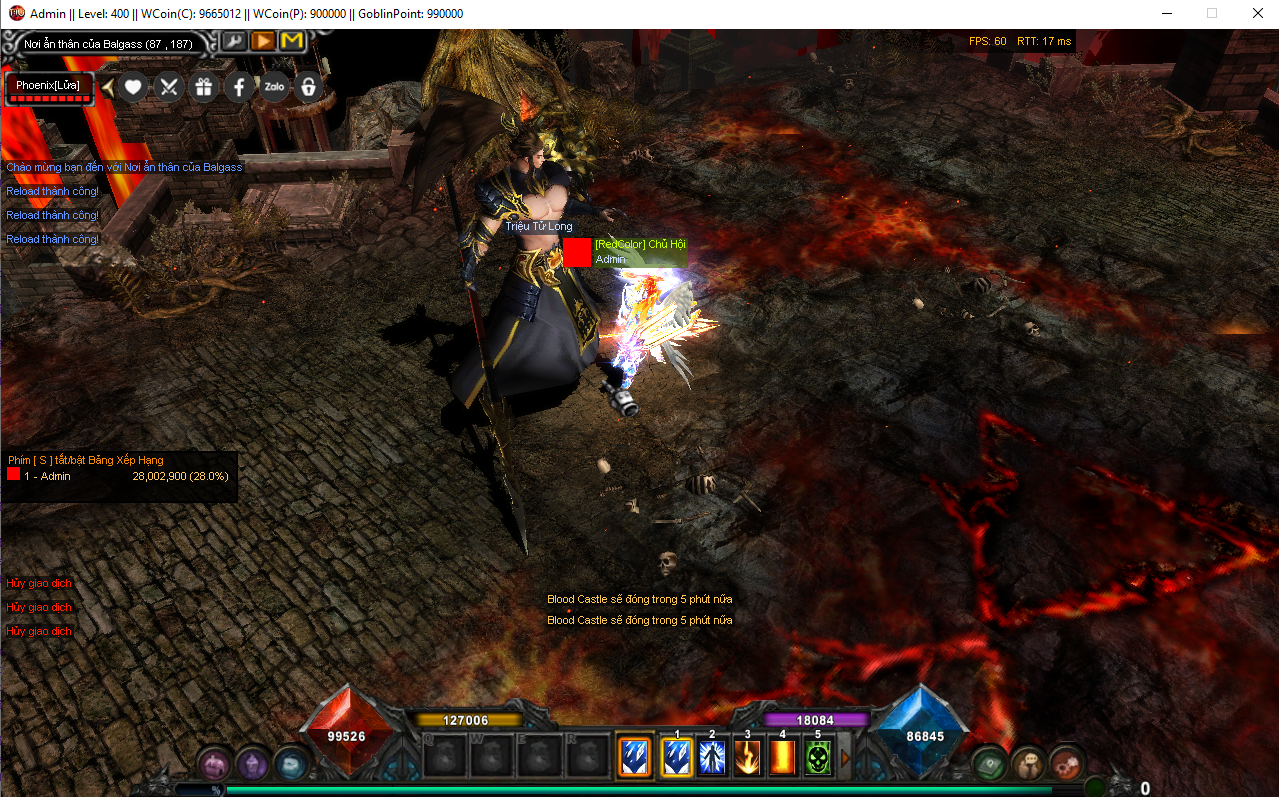1279x797 pixels.
Task: Use the fire pillar skill in slot 4
Action: coord(783,758)
